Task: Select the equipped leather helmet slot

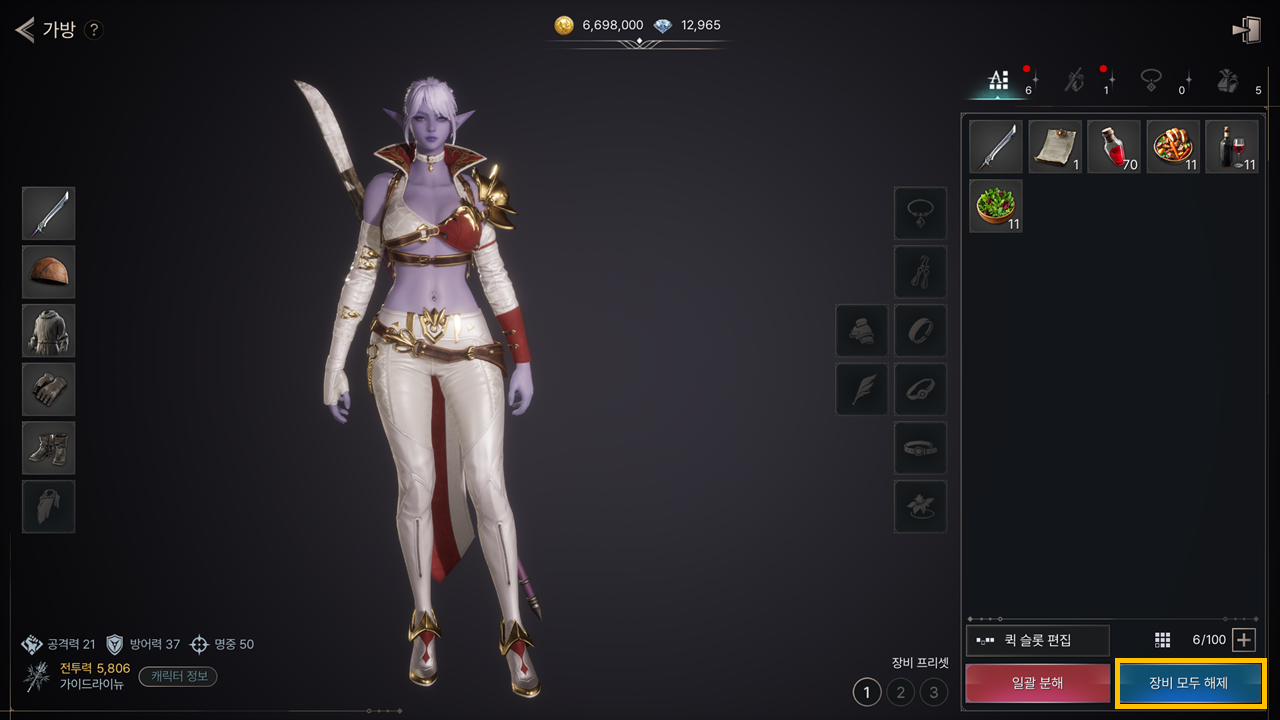Action: [x=49, y=272]
